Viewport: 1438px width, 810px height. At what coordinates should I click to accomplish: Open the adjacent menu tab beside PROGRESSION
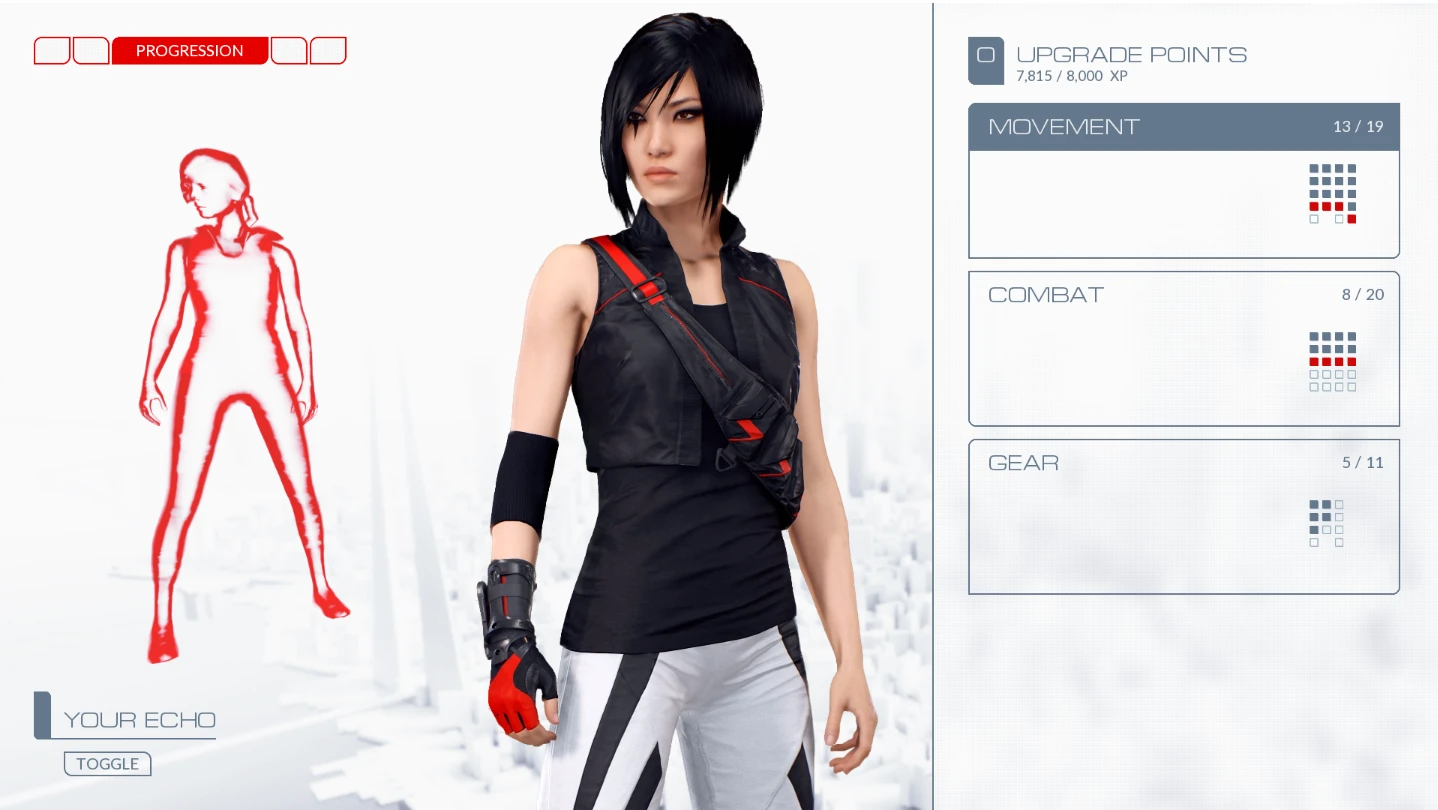[x=289, y=50]
